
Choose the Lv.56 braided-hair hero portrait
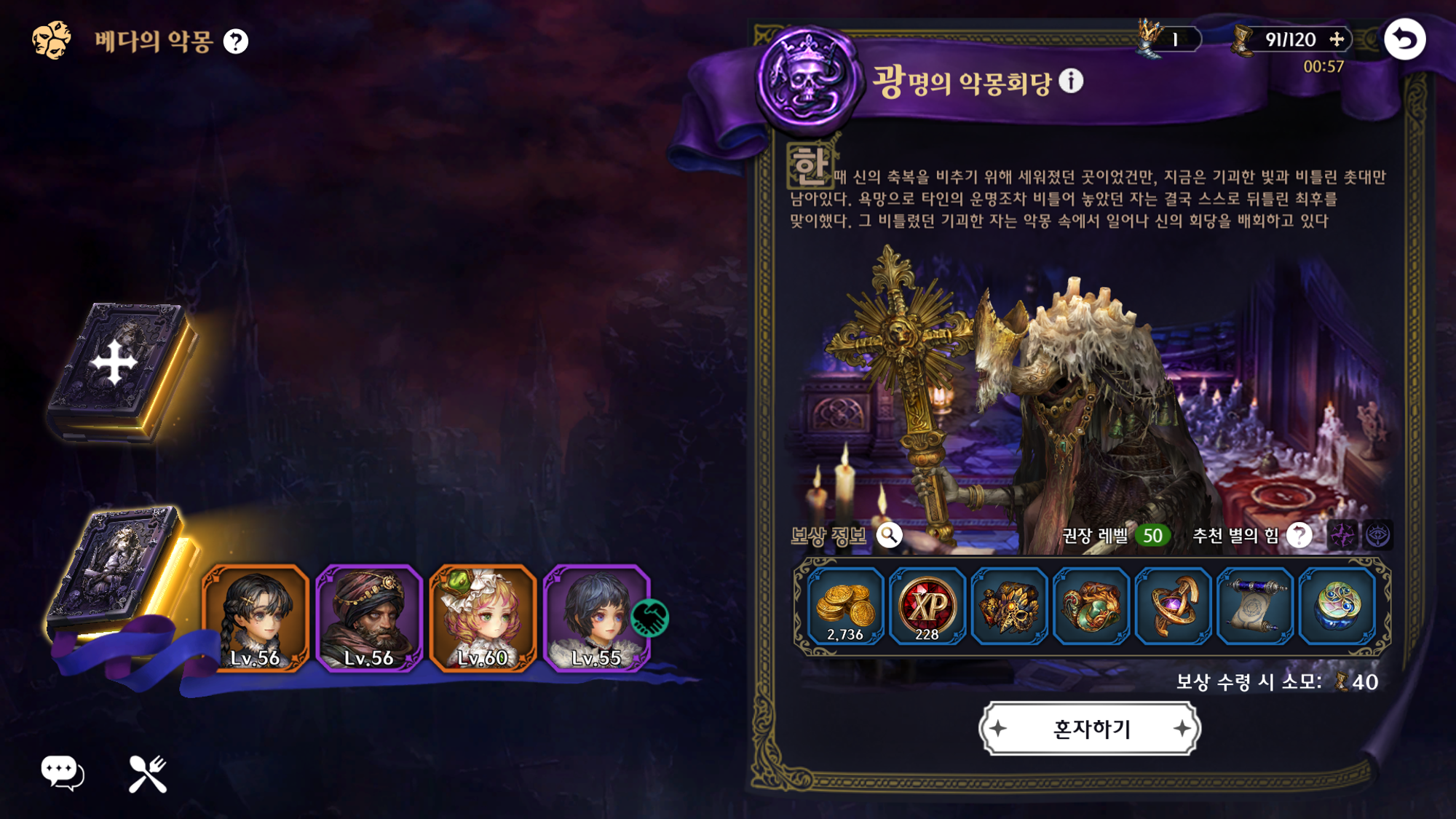[x=256, y=617]
